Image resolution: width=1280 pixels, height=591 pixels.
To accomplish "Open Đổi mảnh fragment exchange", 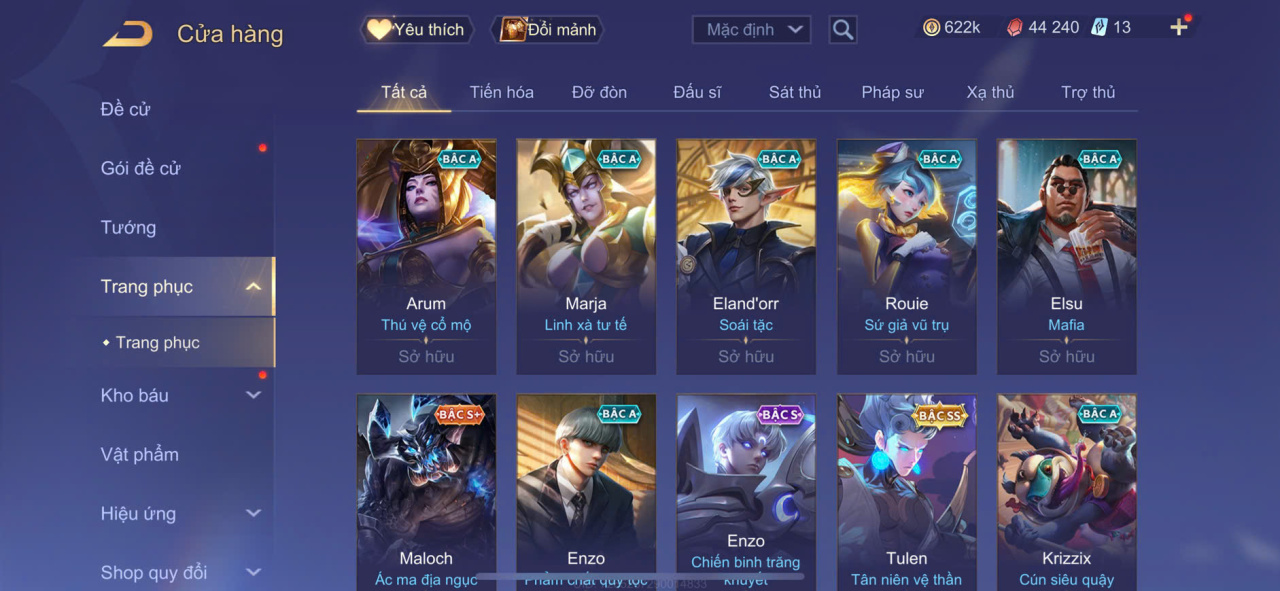I will click(x=548, y=30).
